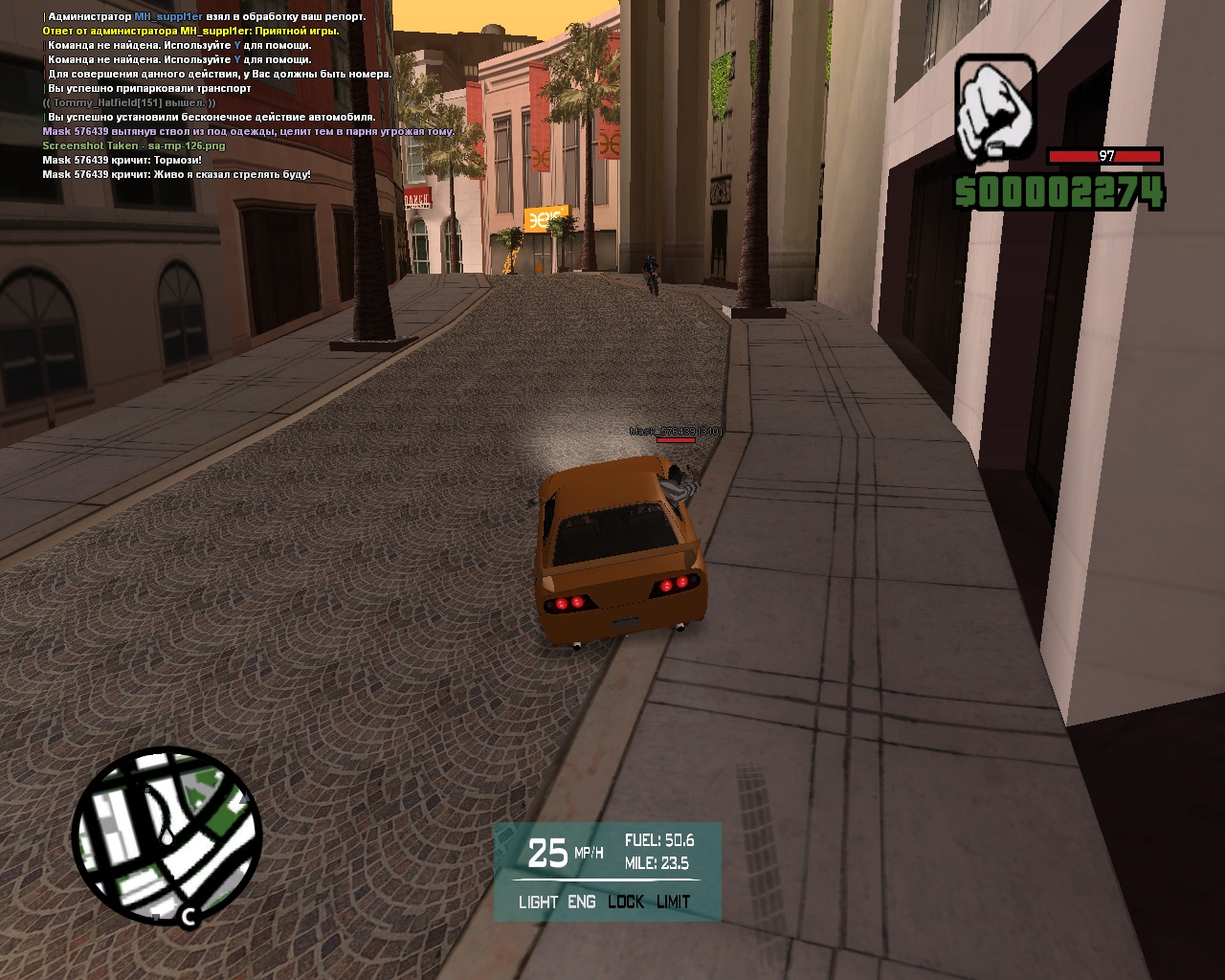
Task: Toggle the ENG engine indicator
Action: [581, 902]
